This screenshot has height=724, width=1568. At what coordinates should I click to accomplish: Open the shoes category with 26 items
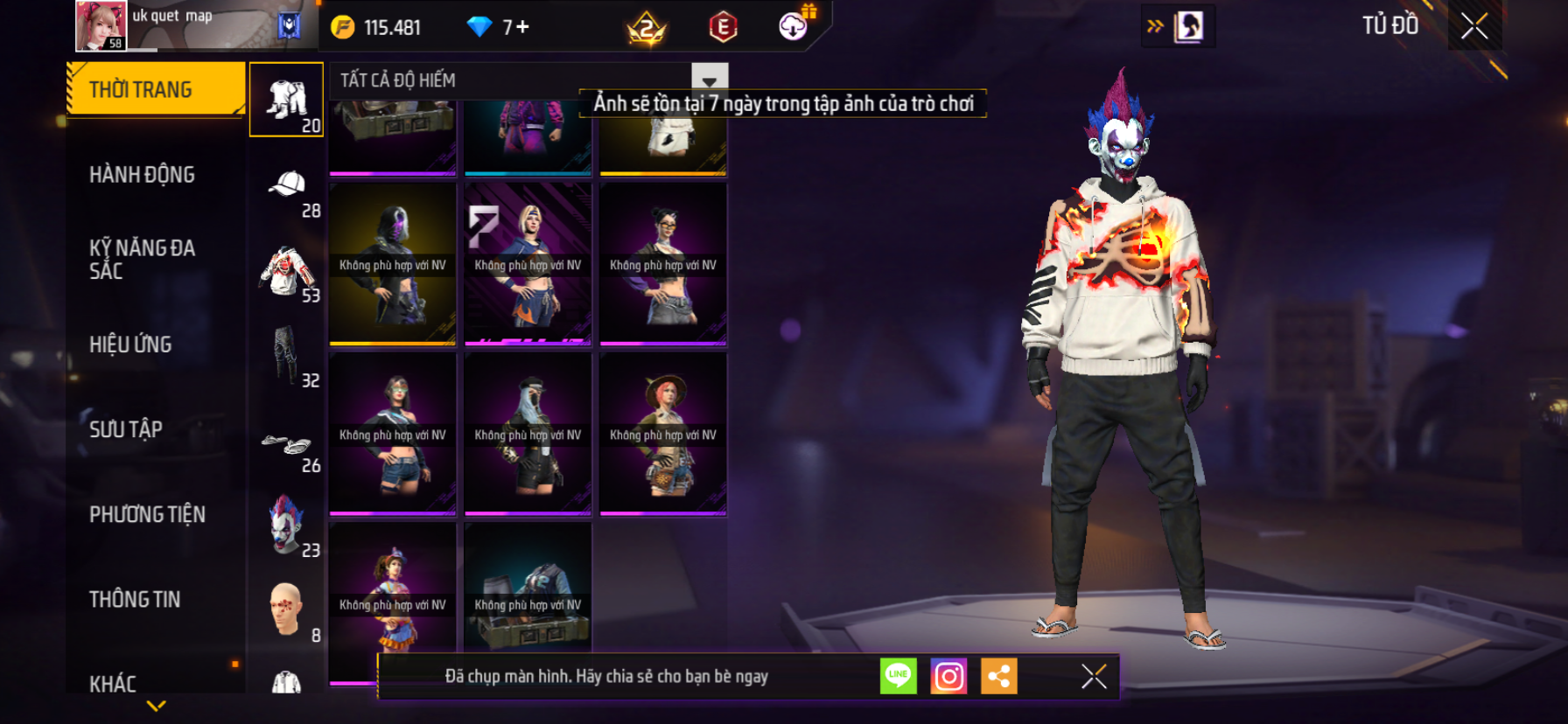[x=287, y=446]
